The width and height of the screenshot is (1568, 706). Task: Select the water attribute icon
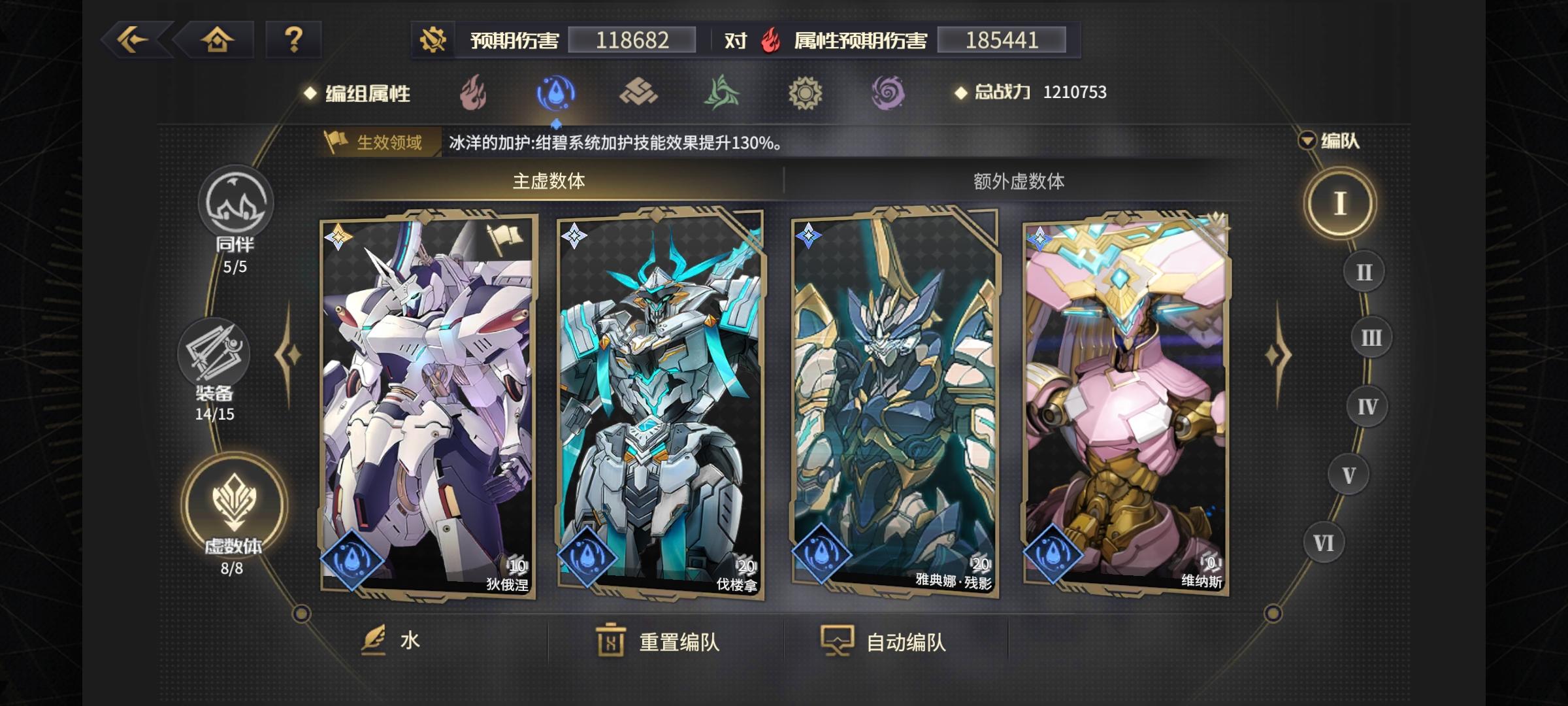click(556, 93)
